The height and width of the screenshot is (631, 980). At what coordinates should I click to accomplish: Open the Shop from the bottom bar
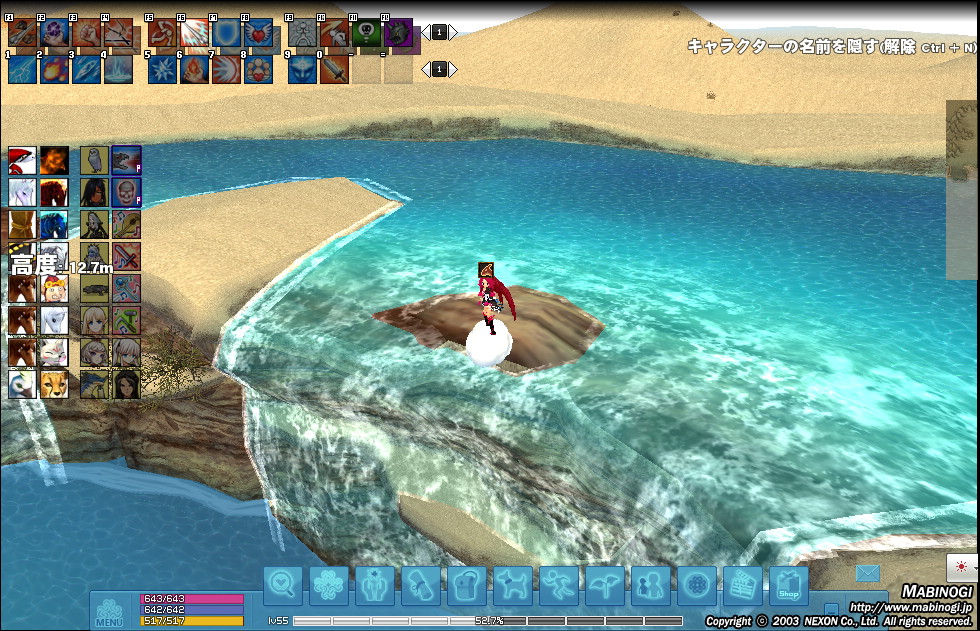(x=788, y=586)
